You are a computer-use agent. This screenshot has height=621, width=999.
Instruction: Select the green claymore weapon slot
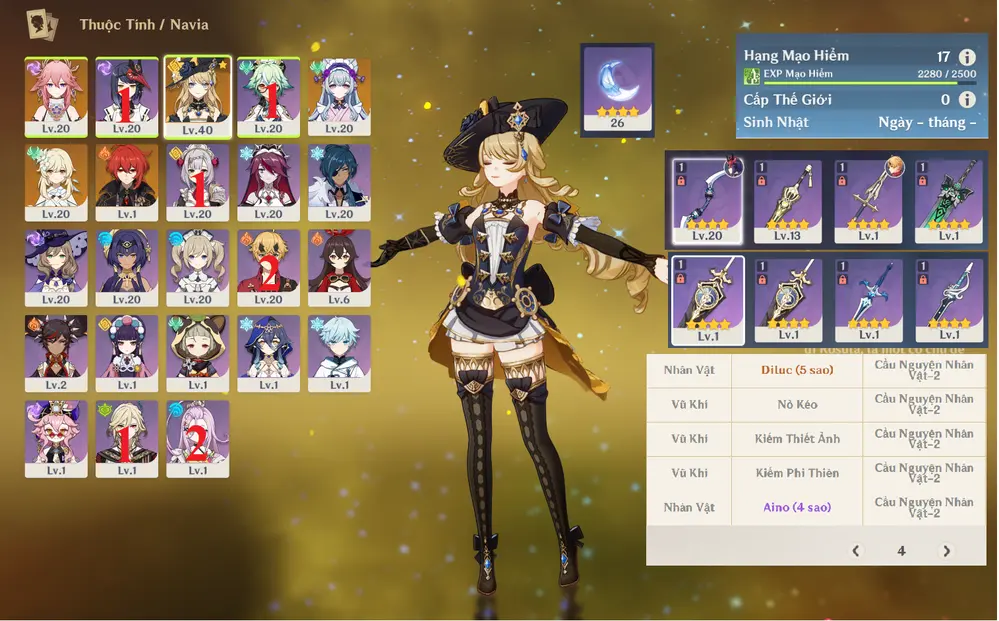pos(947,201)
